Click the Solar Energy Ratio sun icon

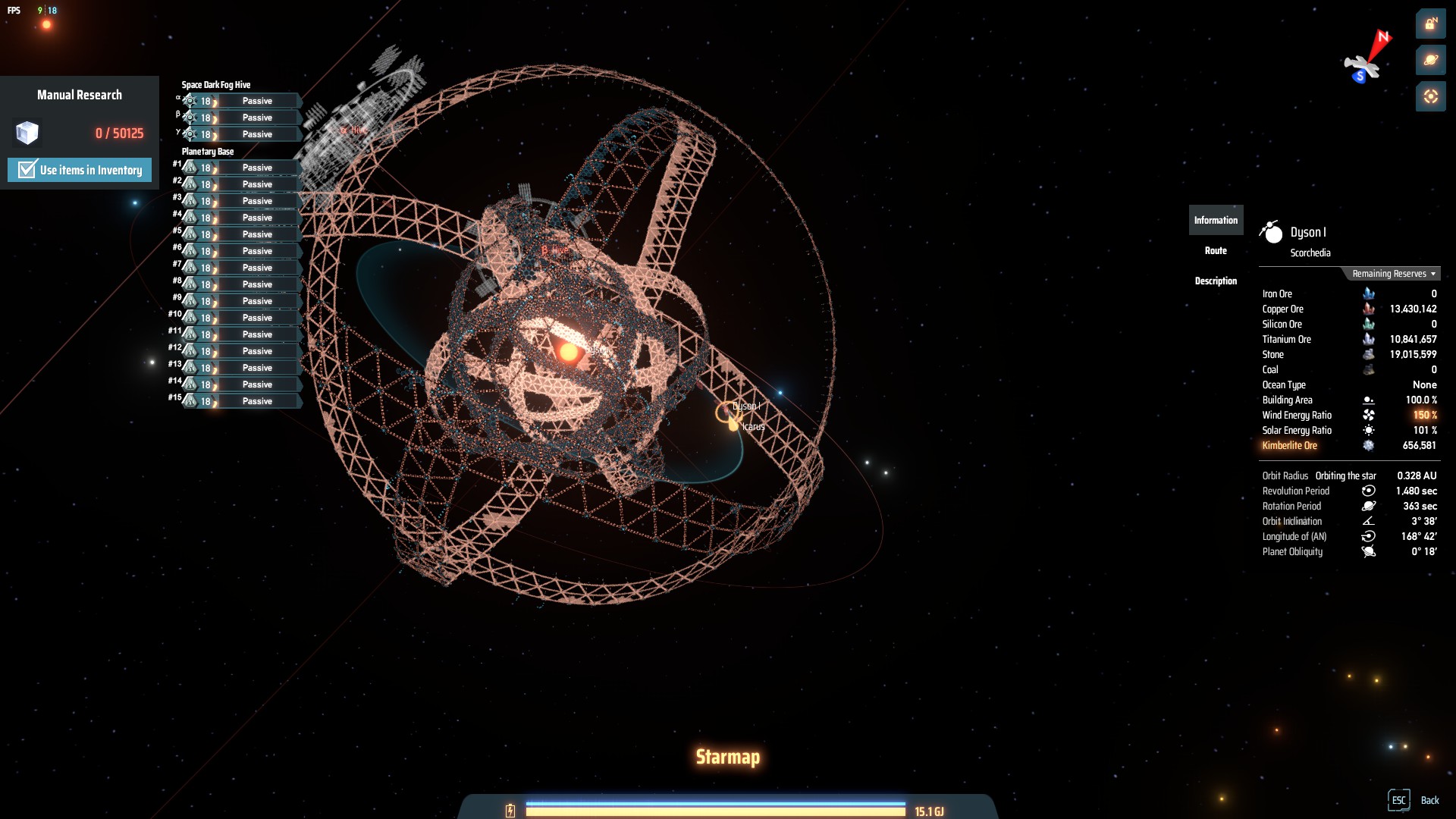1369,430
